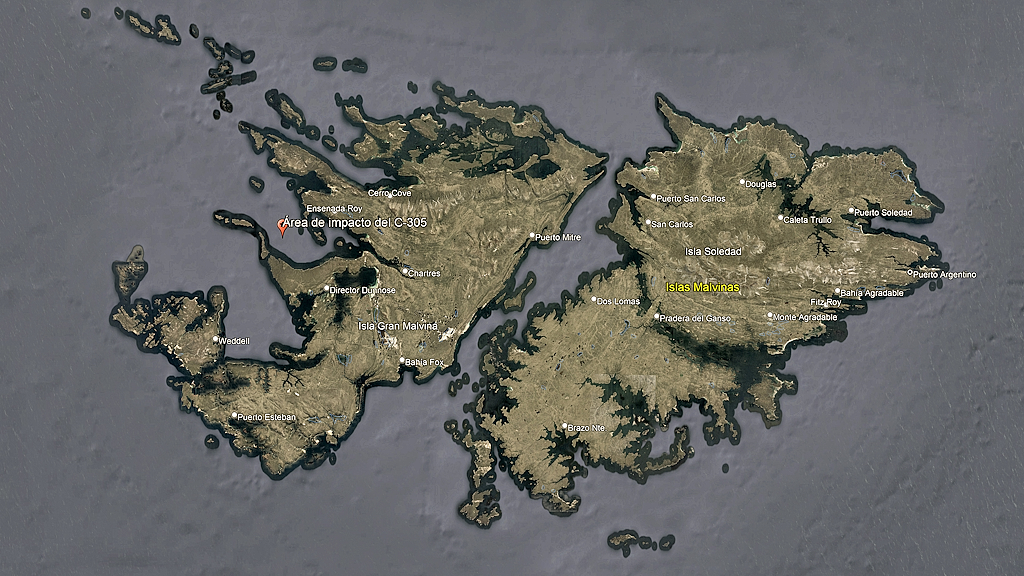Select the Bahía Agradable marker
Image resolution: width=1024 pixels, height=576 pixels.
point(838,292)
